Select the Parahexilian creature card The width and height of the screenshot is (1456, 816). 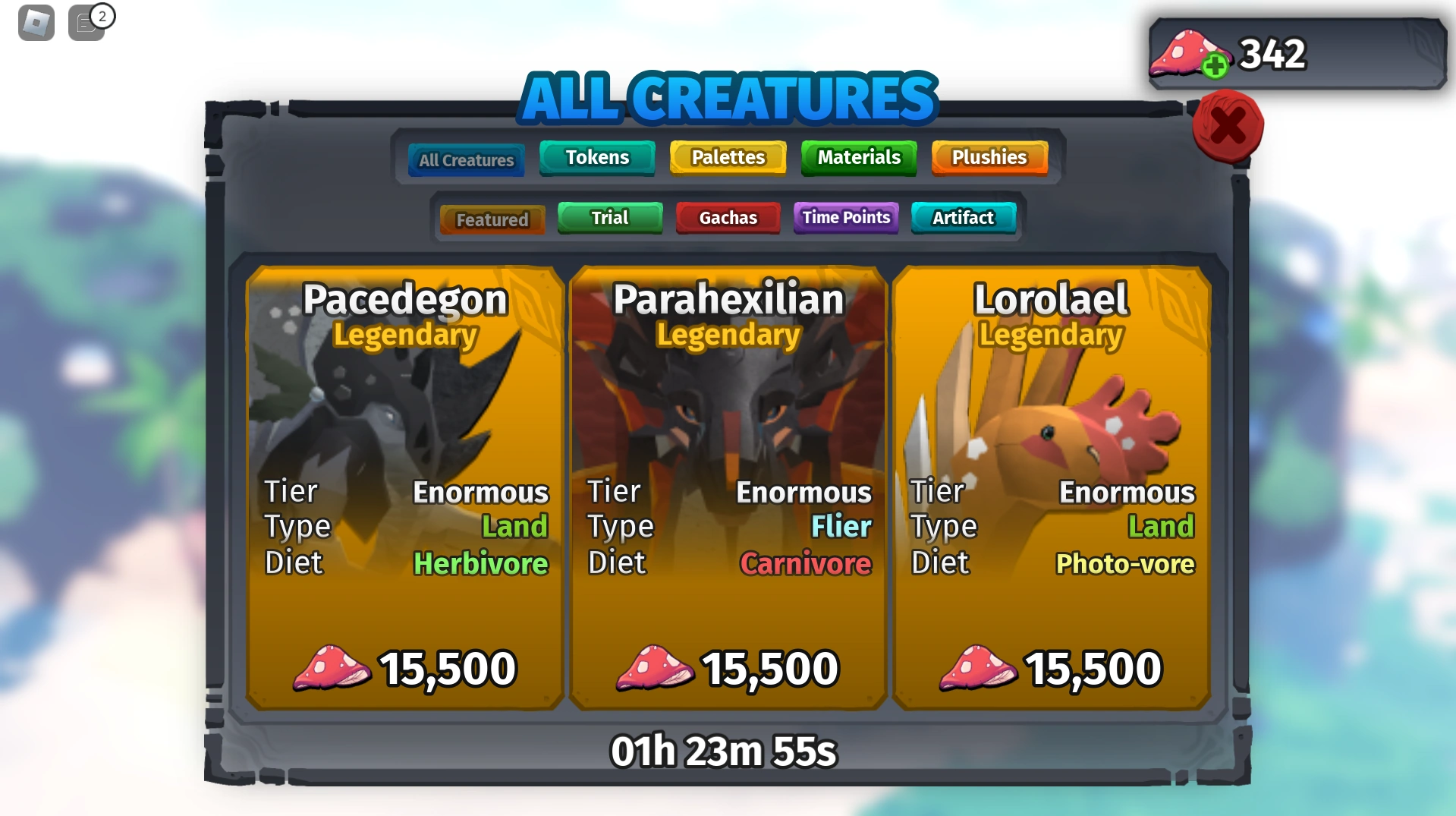726,486
